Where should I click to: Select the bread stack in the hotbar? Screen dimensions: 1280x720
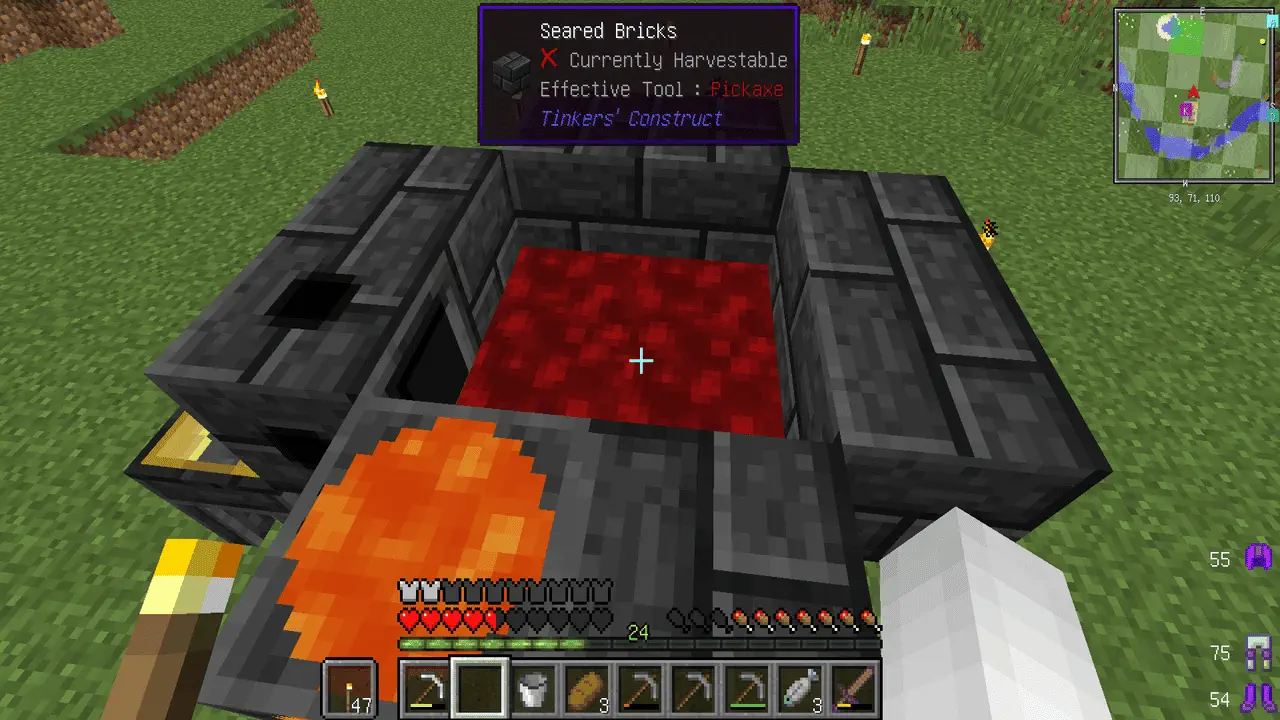[586, 689]
